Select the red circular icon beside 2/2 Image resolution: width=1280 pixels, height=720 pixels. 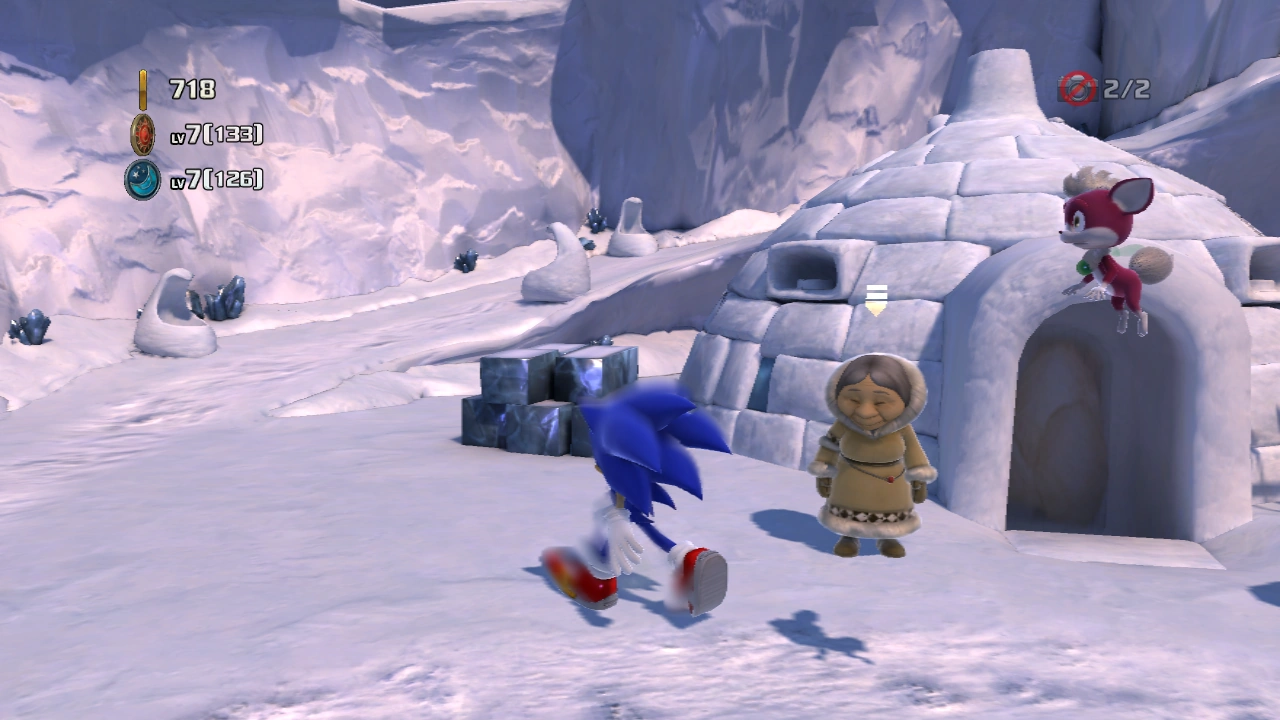[1078, 89]
